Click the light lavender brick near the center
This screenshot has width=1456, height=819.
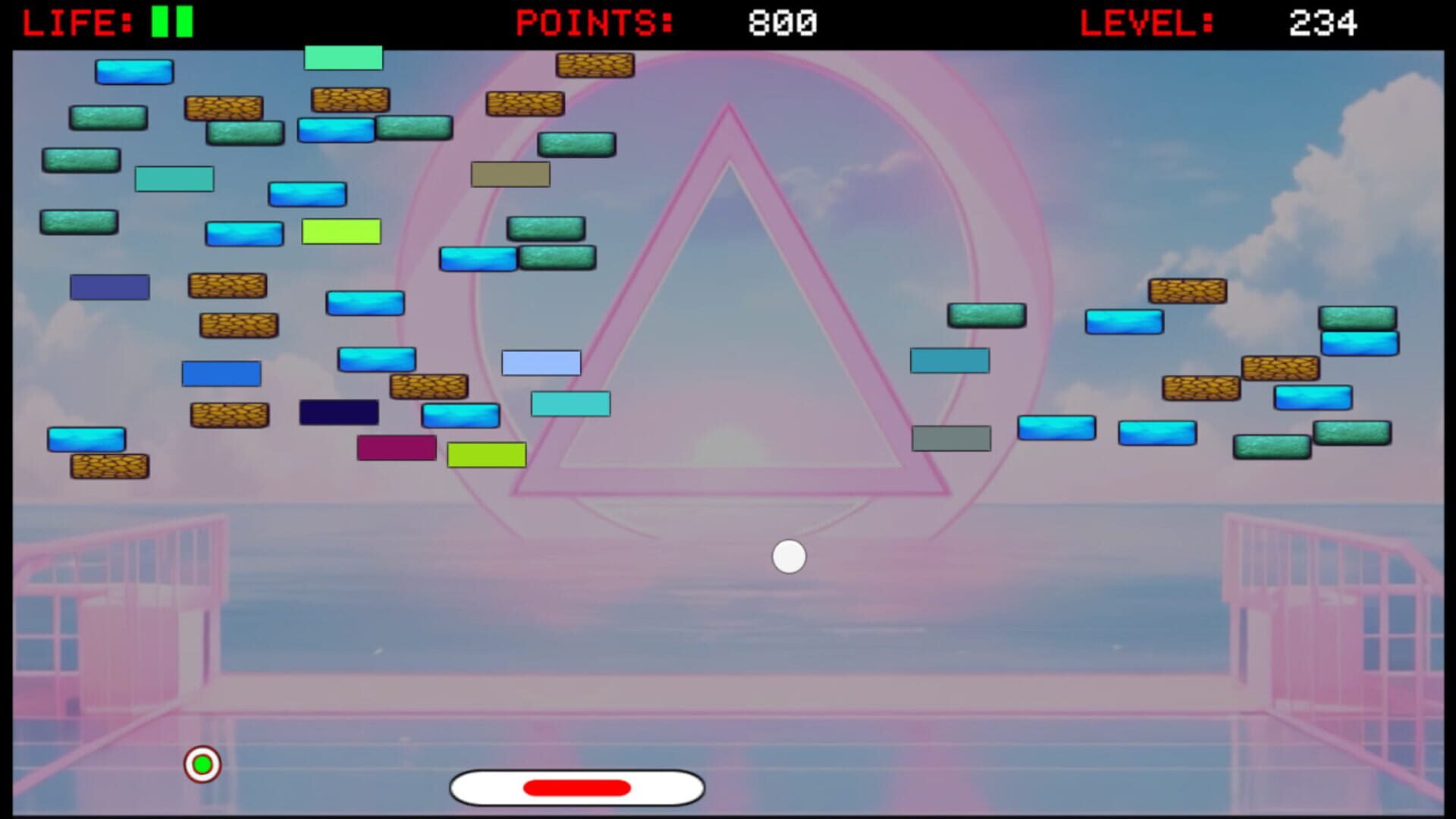[540, 362]
